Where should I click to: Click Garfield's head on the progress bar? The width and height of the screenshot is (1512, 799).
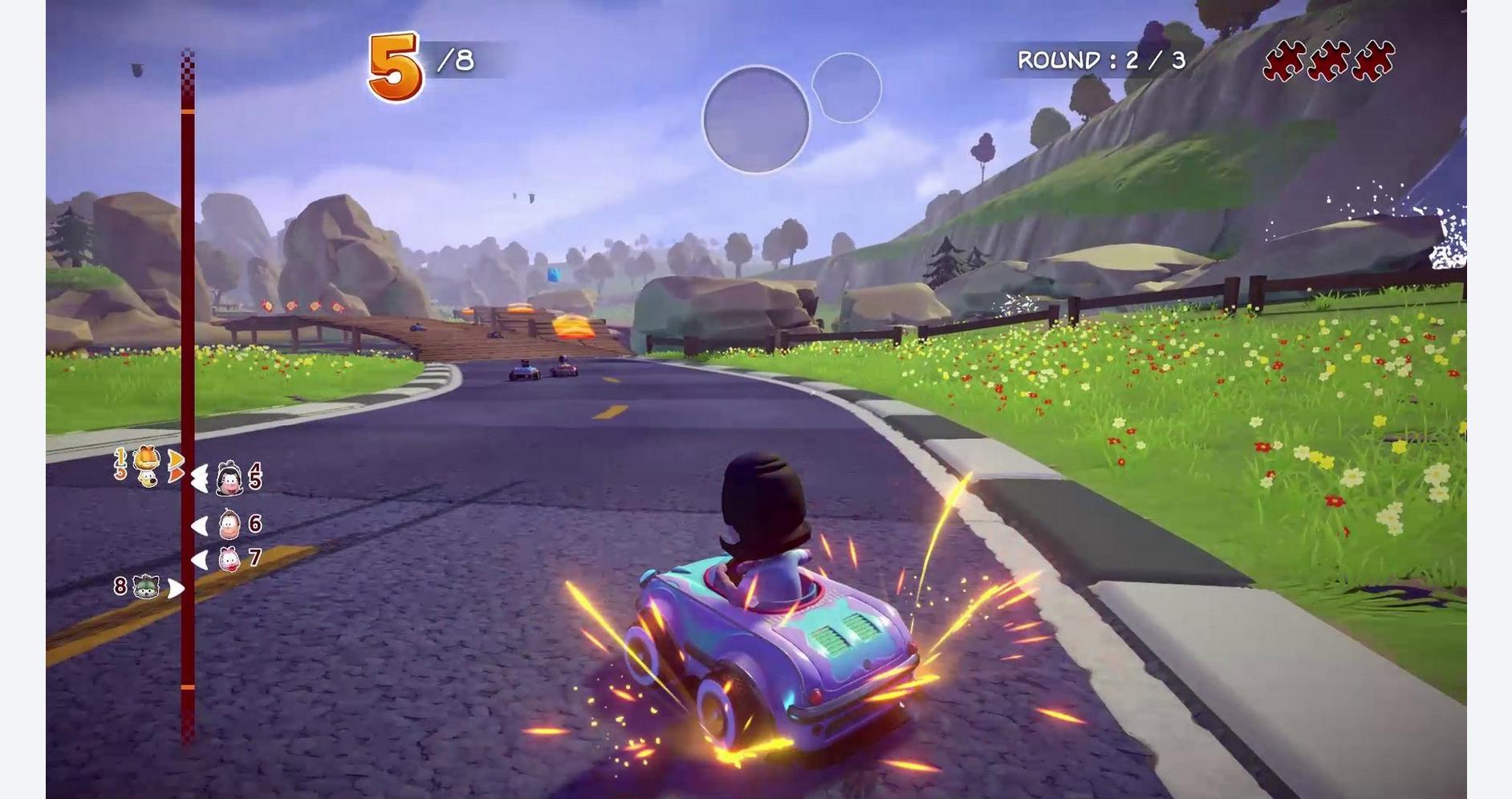[146, 459]
